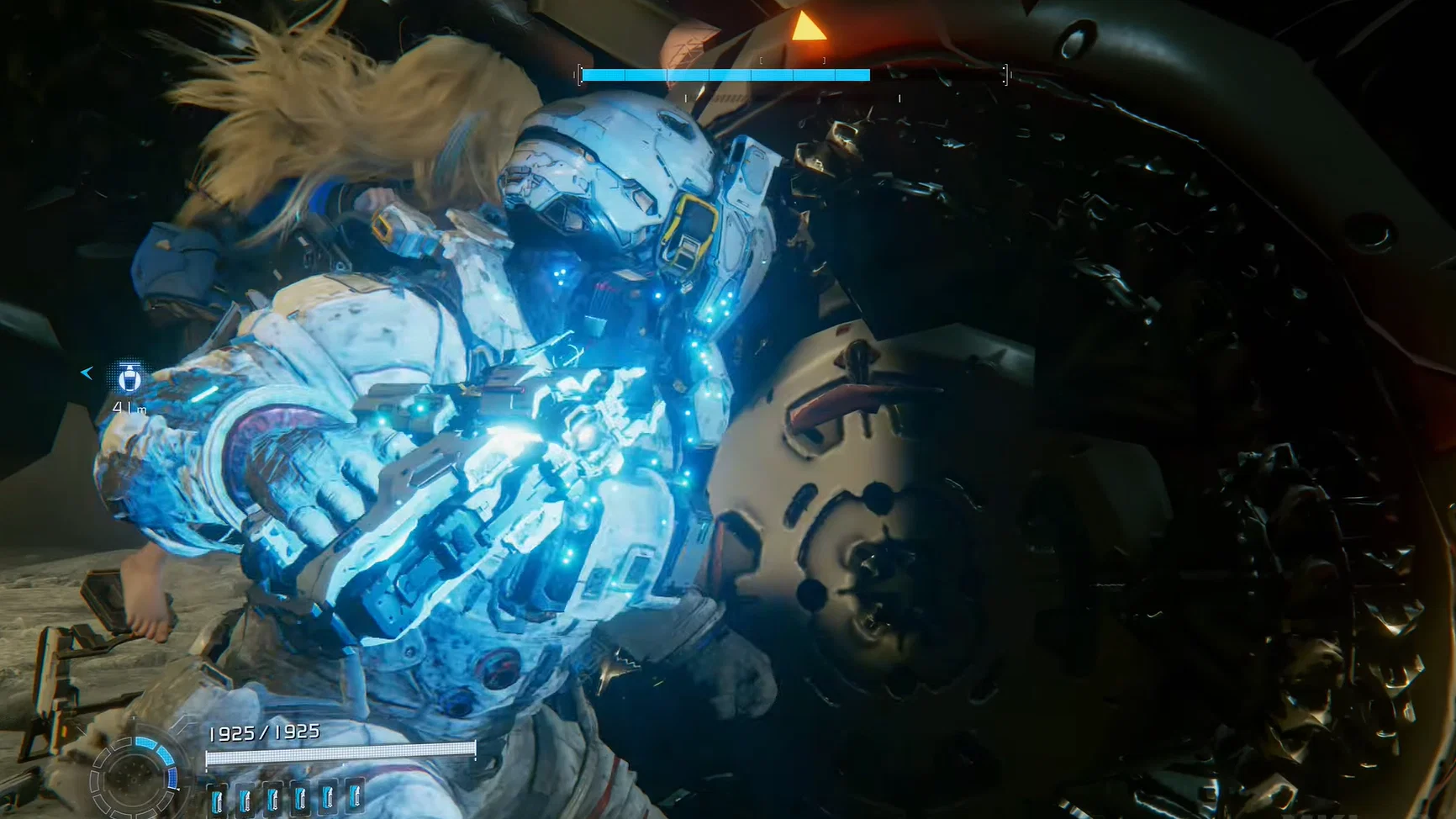This screenshot has height=819, width=1456.
Task: Click the objective waypoint marker showing 41 m
Action: tap(128, 380)
